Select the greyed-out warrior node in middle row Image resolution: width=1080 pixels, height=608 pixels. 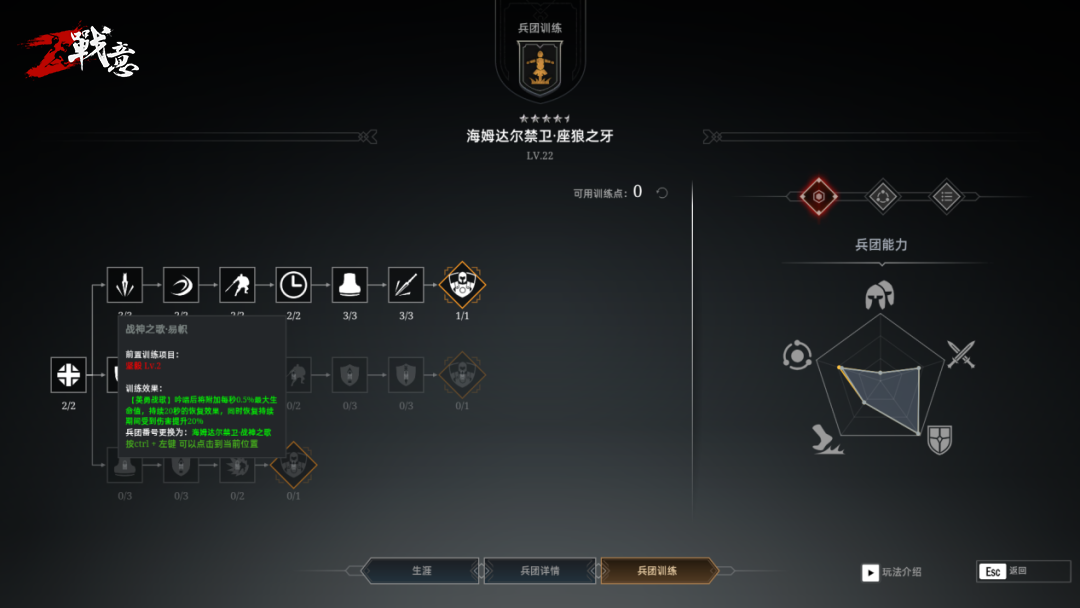pyautogui.click(x=462, y=375)
